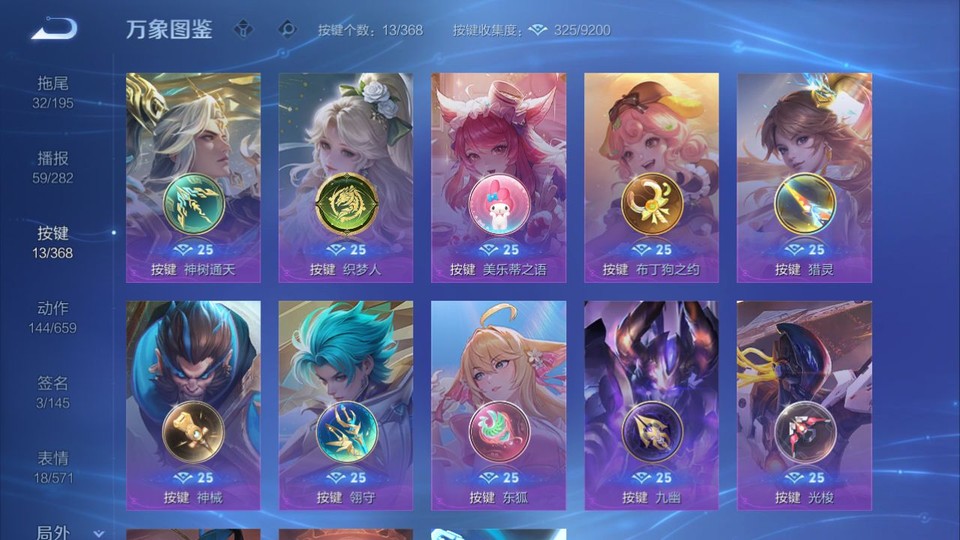Switch to the 拖尾 category tab
The width and height of the screenshot is (960, 540).
click(x=53, y=92)
